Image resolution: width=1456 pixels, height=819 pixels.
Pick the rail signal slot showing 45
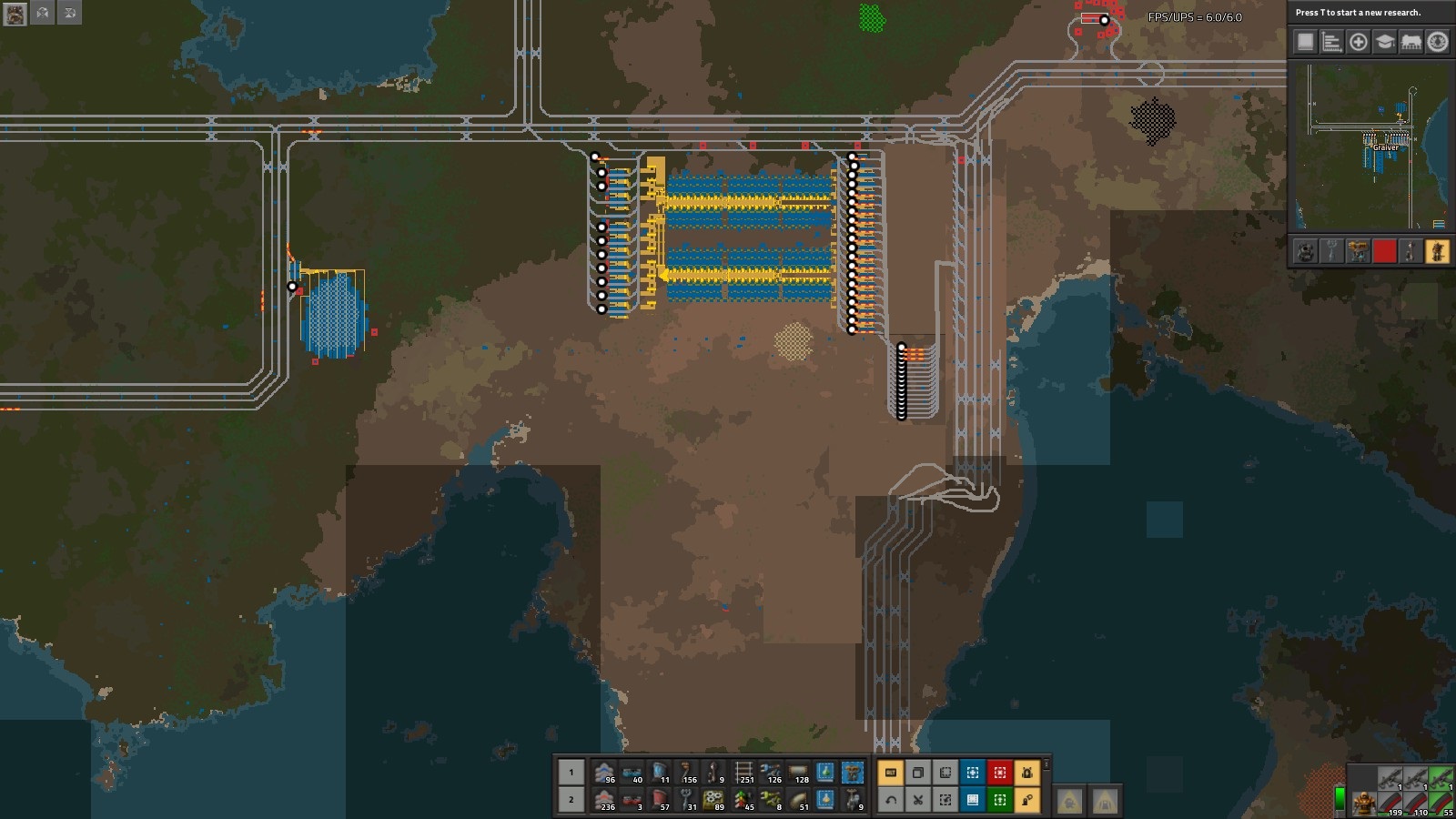pyautogui.click(x=743, y=800)
